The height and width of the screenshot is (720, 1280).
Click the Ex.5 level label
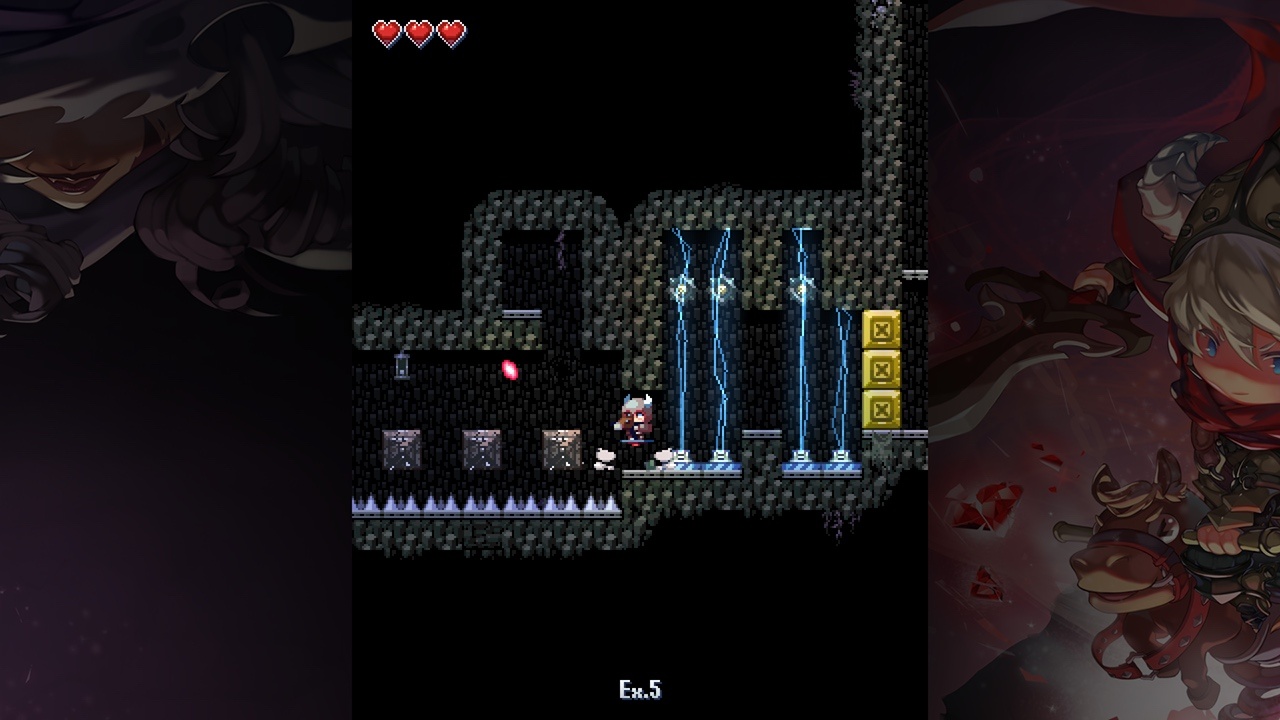click(639, 689)
